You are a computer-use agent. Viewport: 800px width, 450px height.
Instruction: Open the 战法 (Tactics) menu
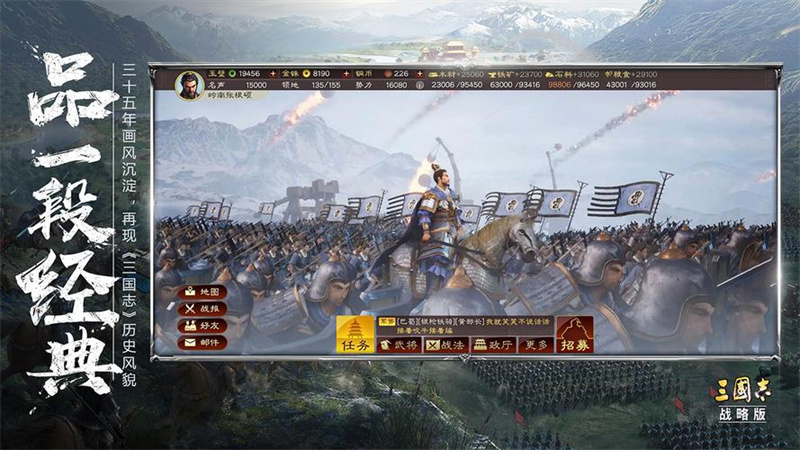pos(445,345)
